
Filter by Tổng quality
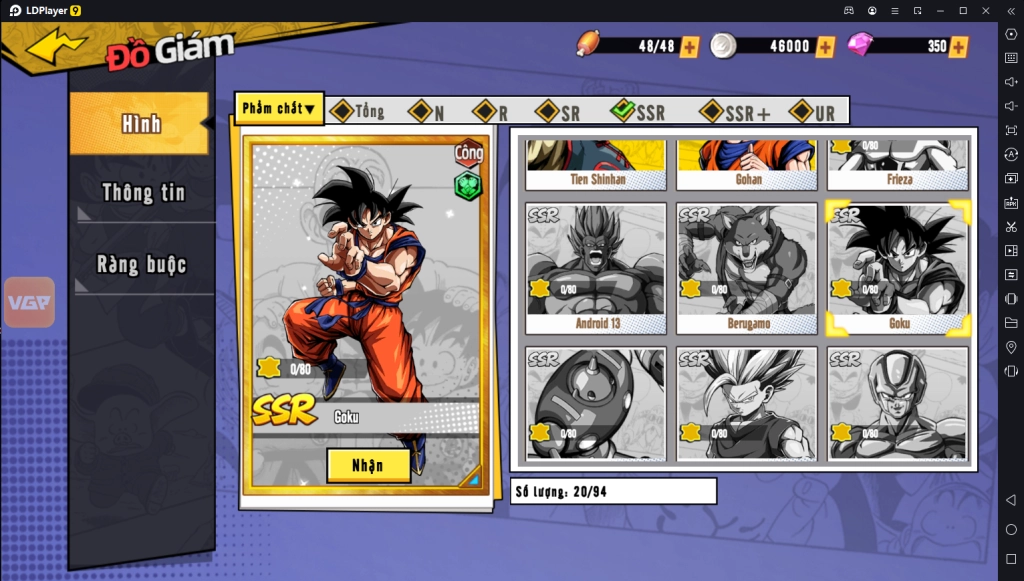tap(357, 112)
